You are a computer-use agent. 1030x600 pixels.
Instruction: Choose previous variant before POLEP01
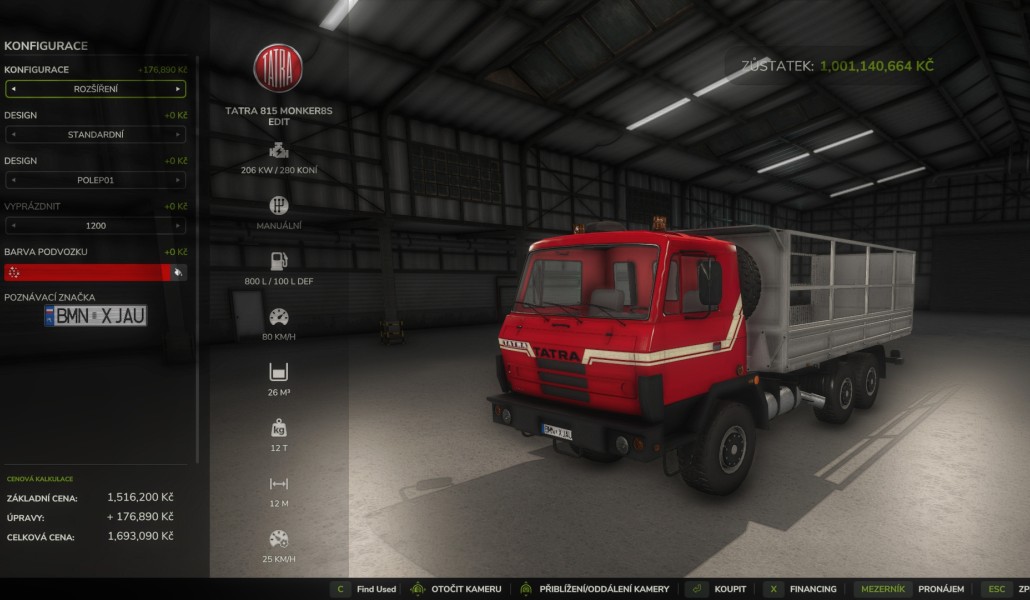13,180
